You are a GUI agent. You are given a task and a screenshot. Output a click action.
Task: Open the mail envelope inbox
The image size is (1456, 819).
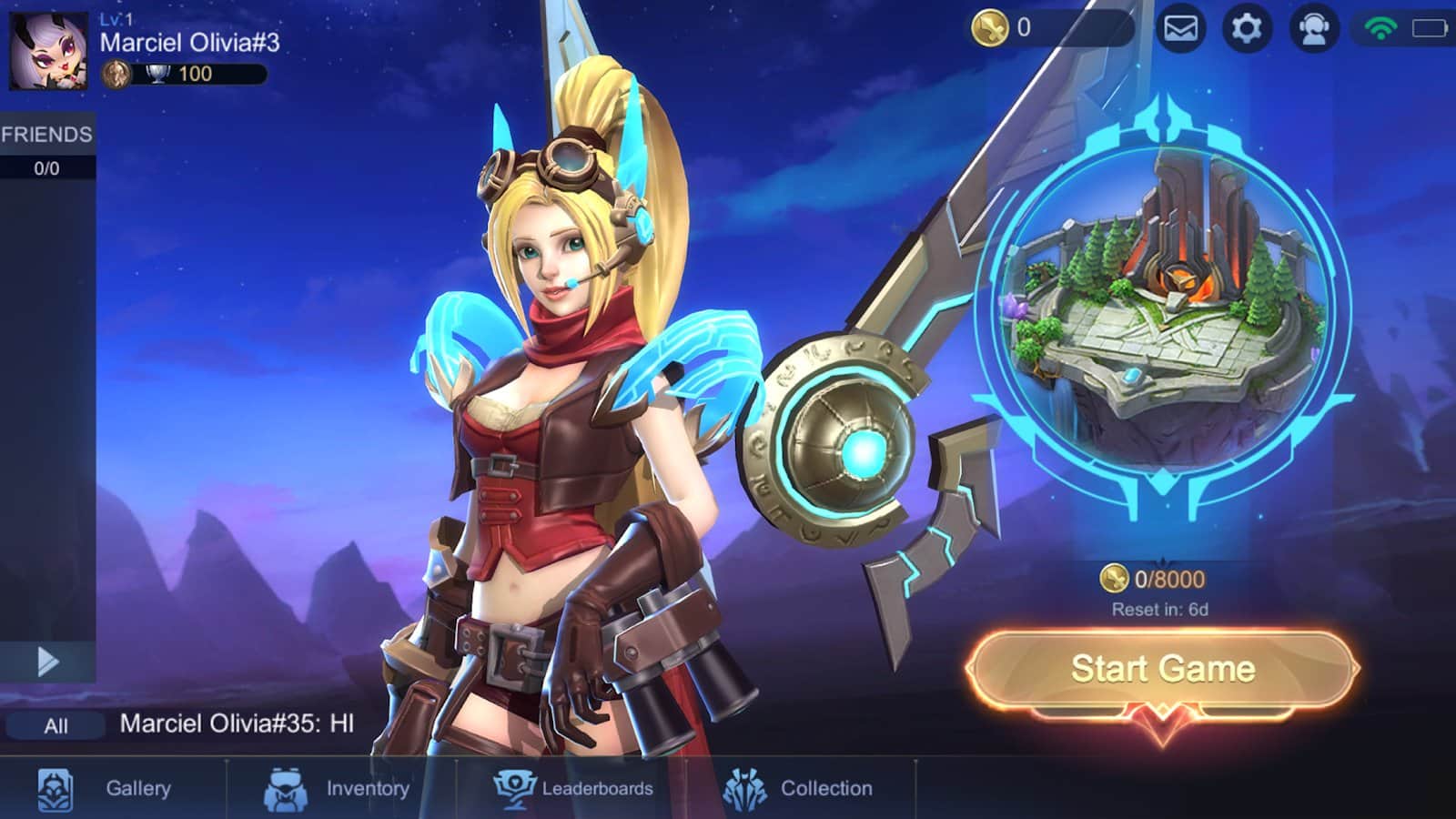click(x=1180, y=28)
